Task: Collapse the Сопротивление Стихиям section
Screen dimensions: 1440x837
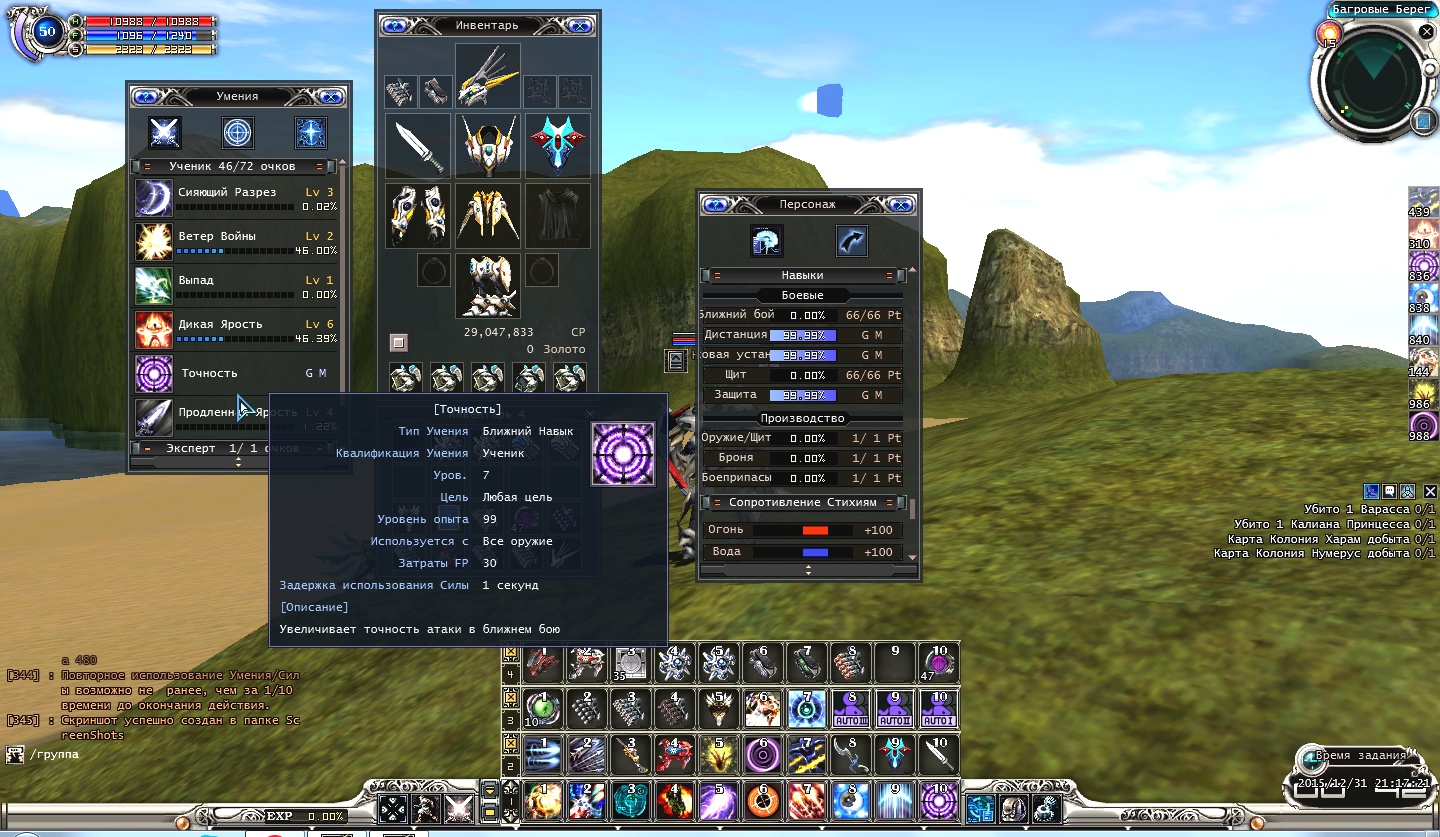Action: pos(717,502)
